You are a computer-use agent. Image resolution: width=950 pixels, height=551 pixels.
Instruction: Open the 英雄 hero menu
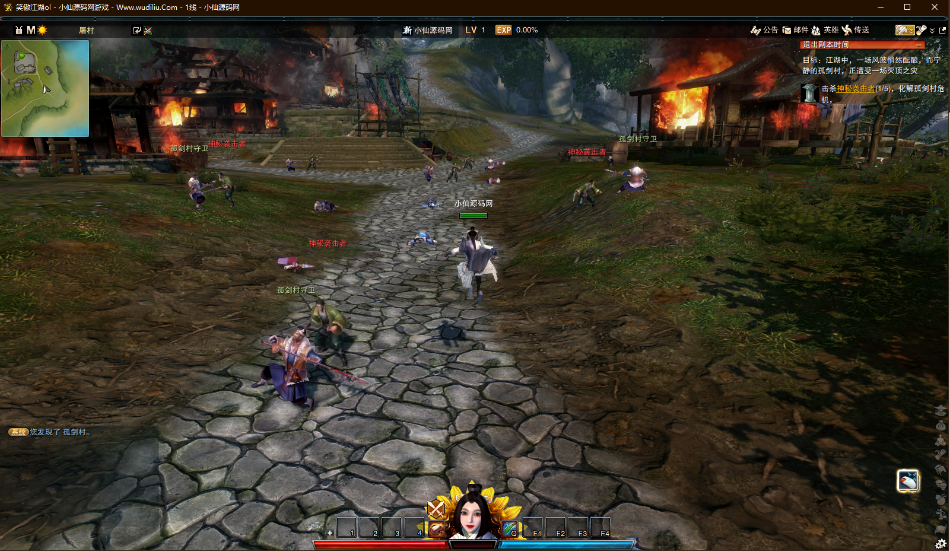point(825,30)
